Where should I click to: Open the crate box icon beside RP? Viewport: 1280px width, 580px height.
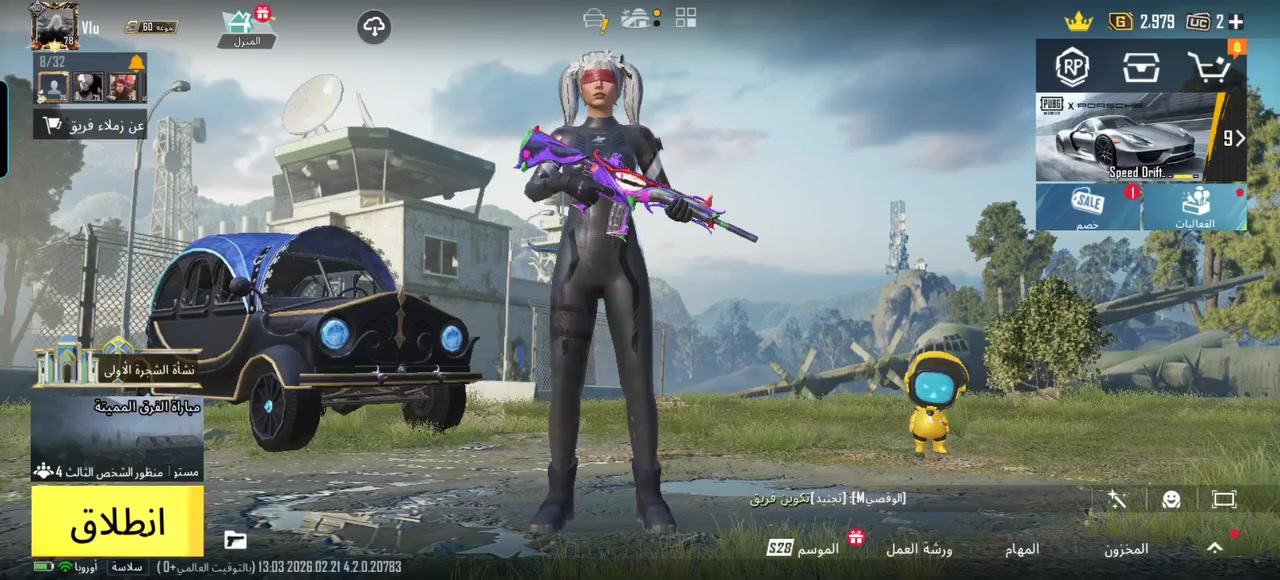1141,67
